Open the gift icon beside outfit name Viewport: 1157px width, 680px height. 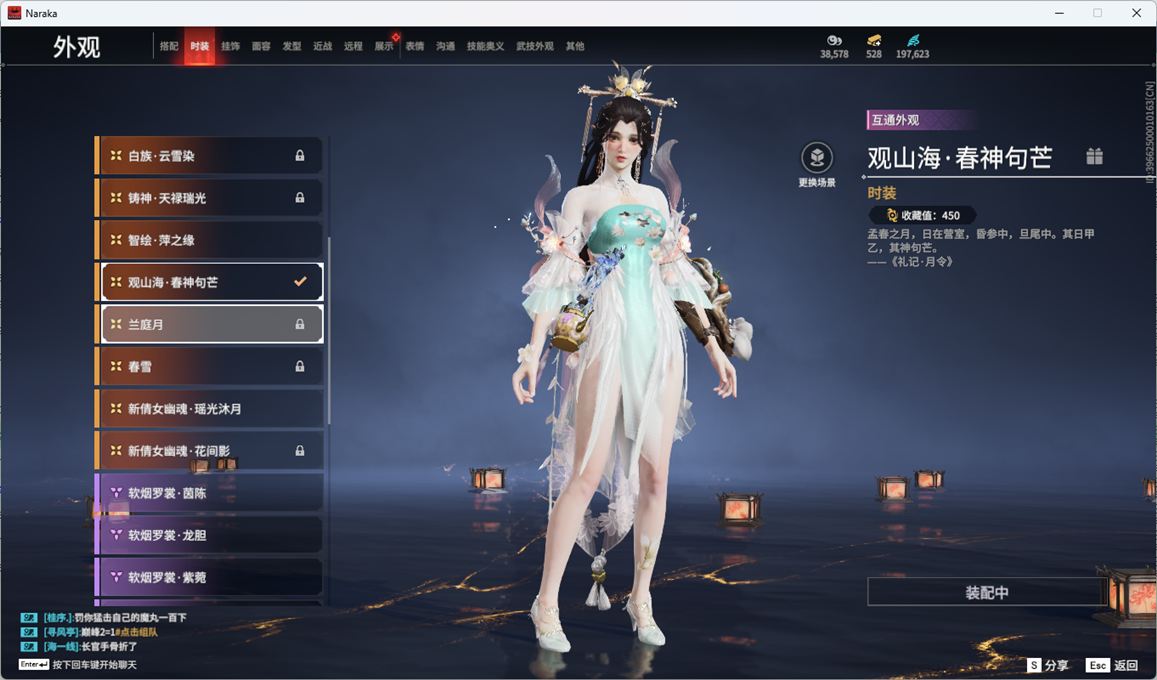click(x=1095, y=156)
